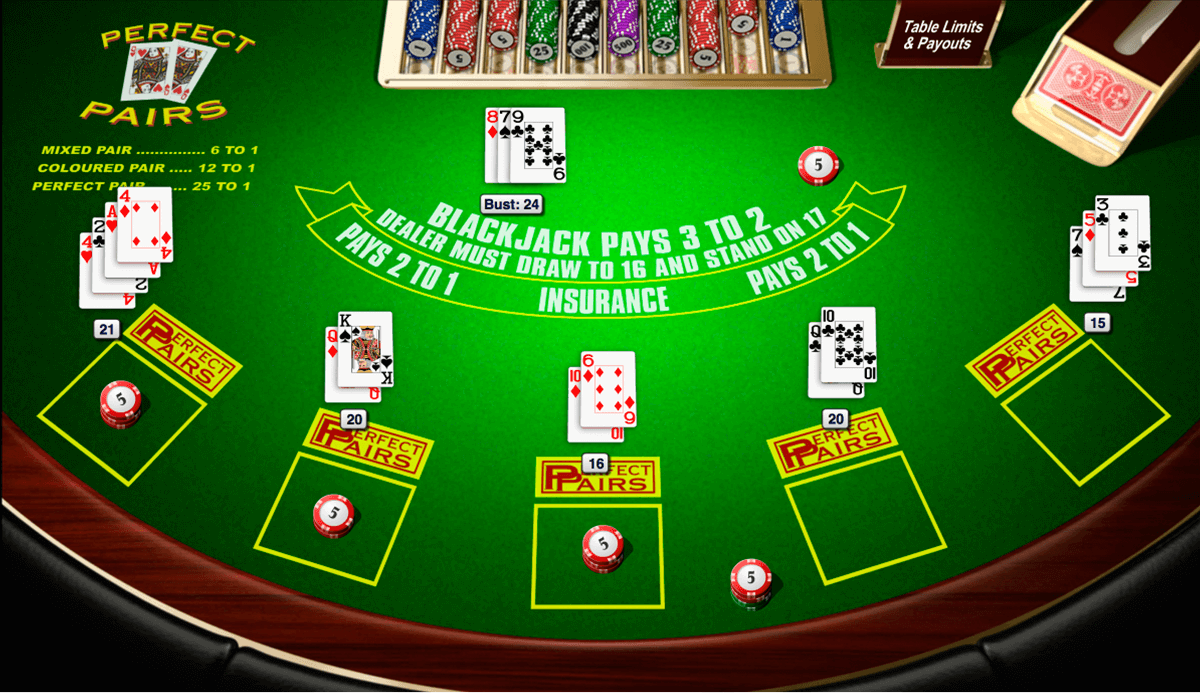Select the Perfect Pairs box under the 16 hand
Viewport: 1200px width, 693px height.
[x=598, y=476]
